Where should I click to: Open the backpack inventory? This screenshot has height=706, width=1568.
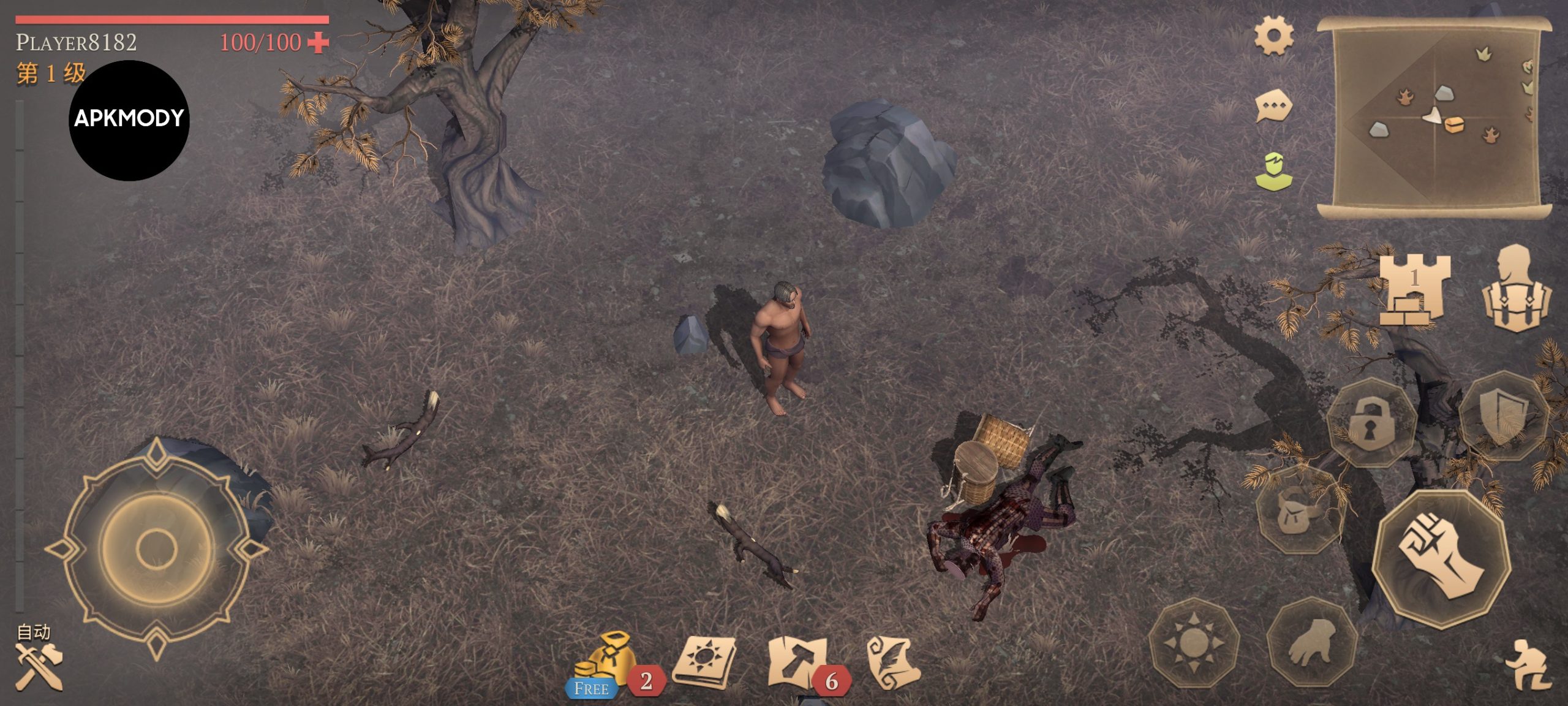(x=1516, y=289)
